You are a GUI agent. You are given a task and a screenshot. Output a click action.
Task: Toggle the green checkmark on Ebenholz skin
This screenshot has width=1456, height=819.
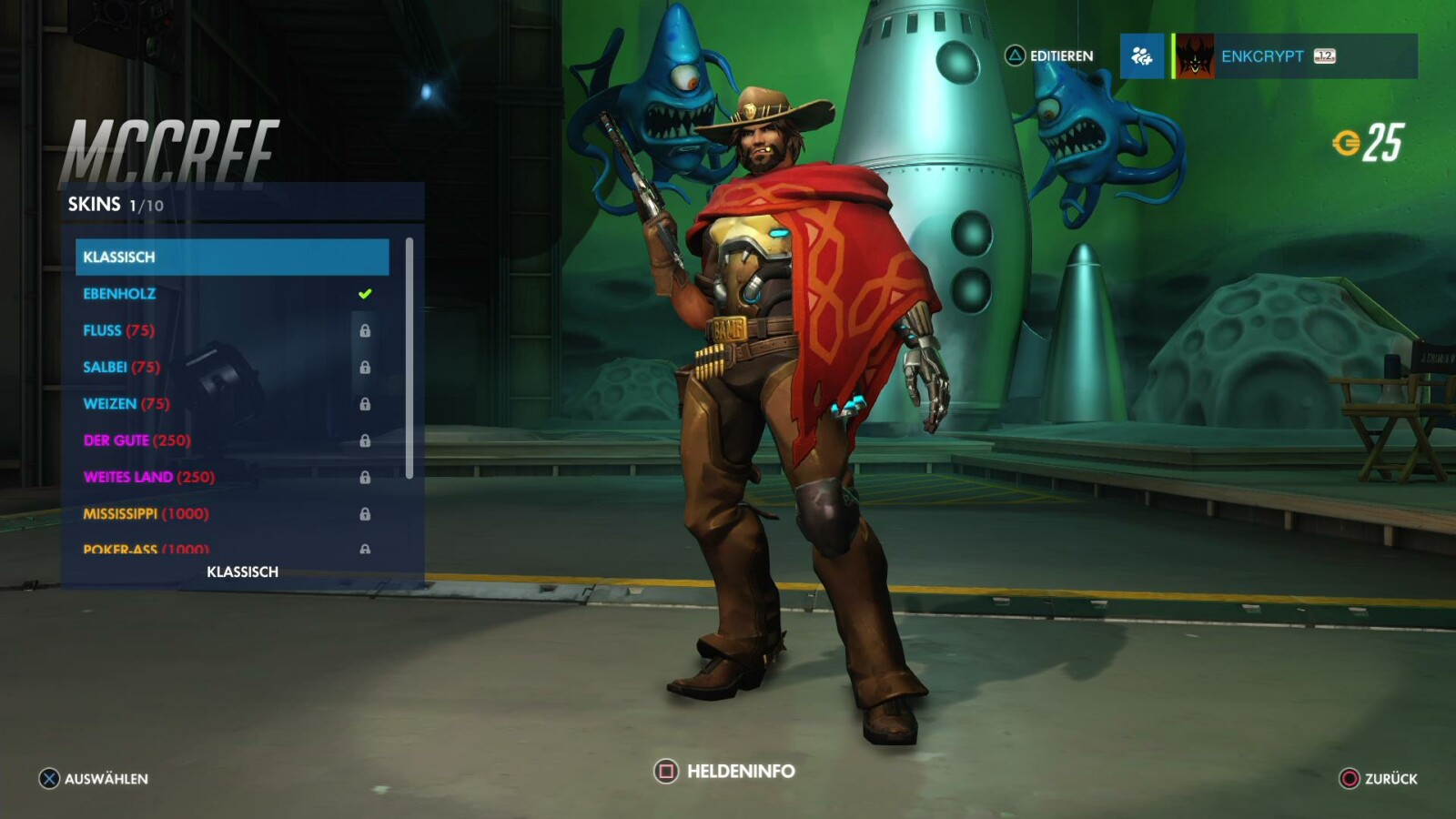pos(364,293)
